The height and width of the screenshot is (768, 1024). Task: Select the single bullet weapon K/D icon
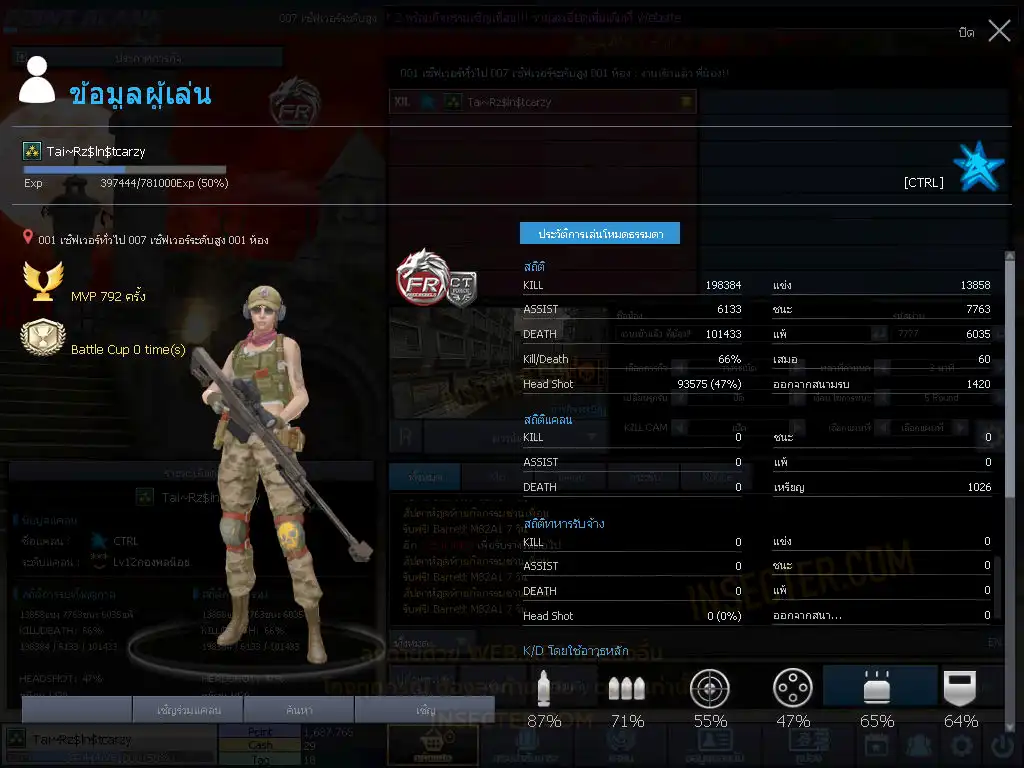point(544,689)
